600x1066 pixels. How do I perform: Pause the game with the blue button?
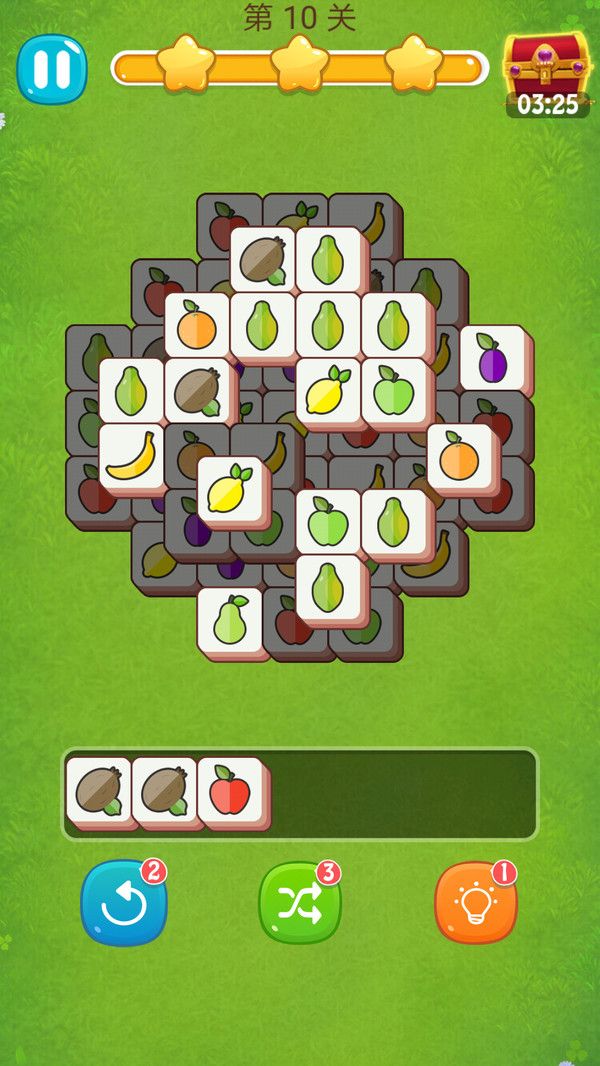pyautogui.click(x=51, y=69)
